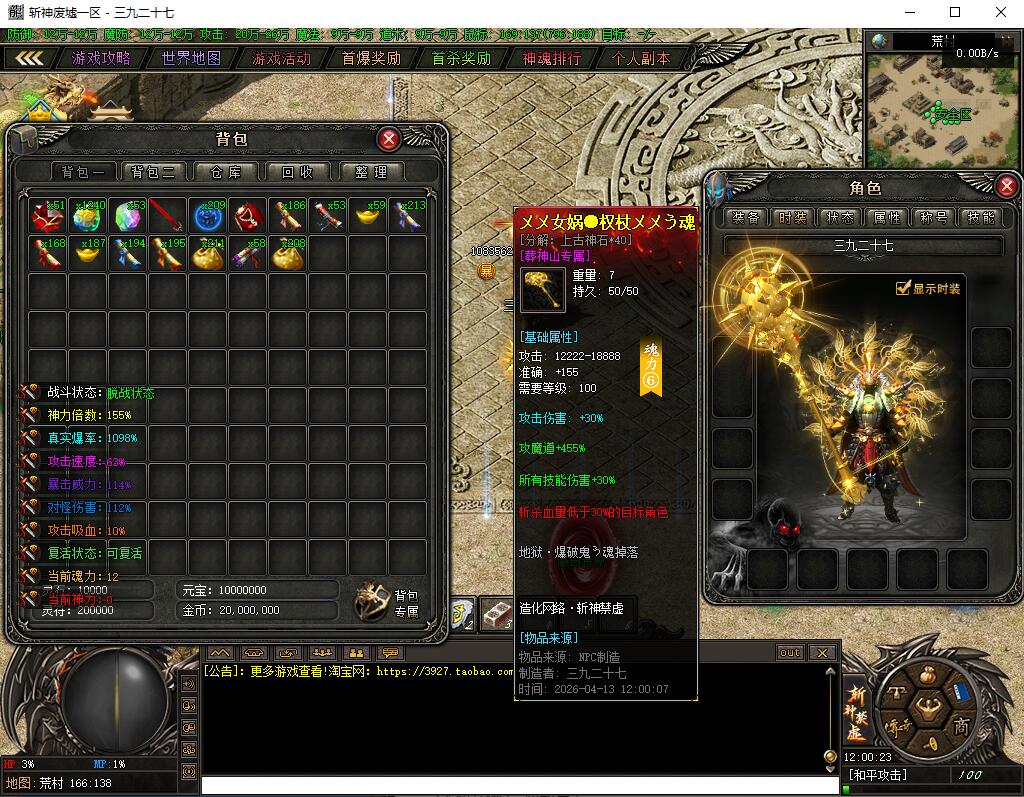Open the 游戏活动 events menu
Viewport: 1024px width, 797px height.
pyautogui.click(x=281, y=58)
